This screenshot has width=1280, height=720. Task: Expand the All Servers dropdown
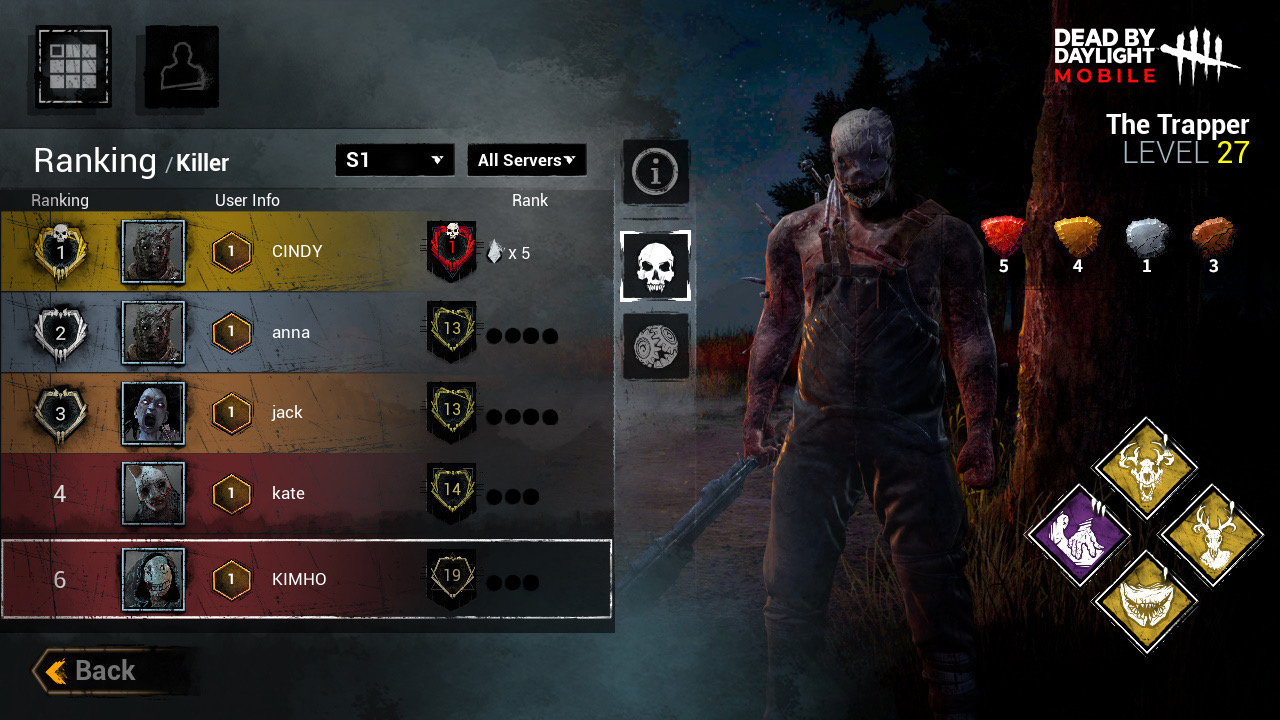coord(527,160)
